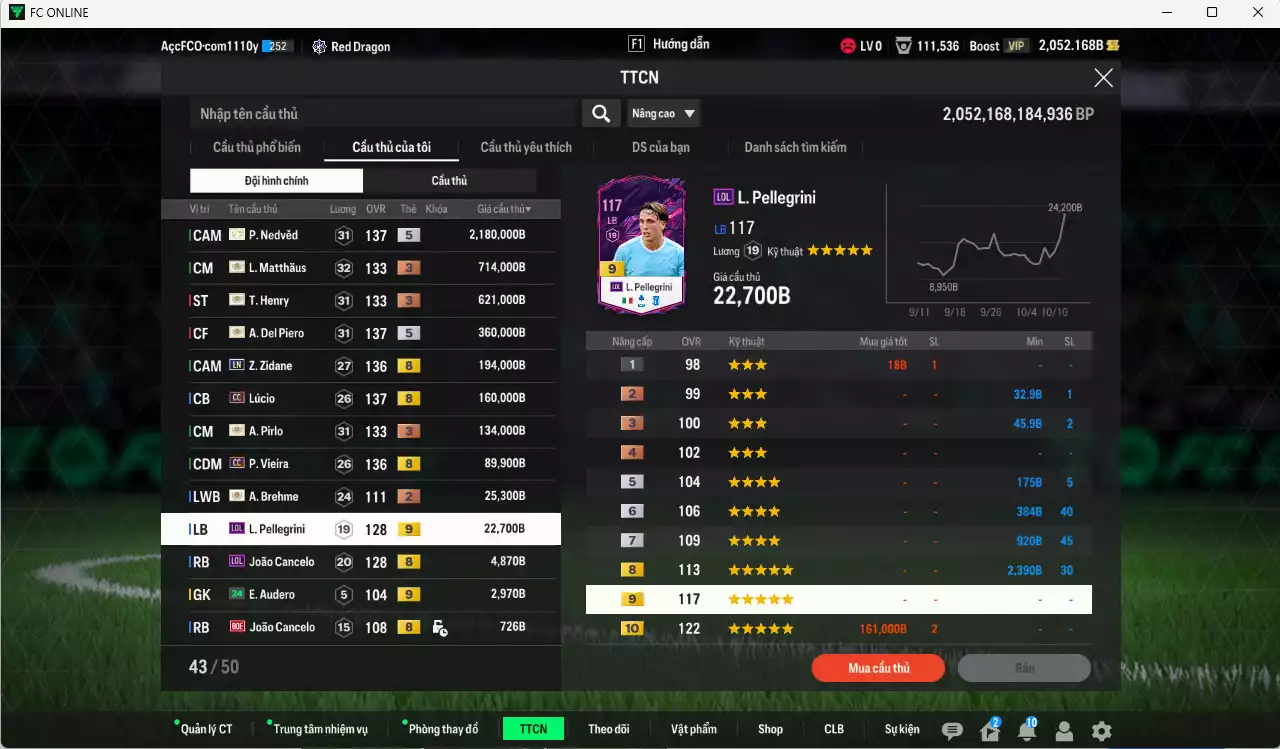Choose the T. Henry row
Screen dimensions: 1280x749
pyautogui.click(x=360, y=301)
